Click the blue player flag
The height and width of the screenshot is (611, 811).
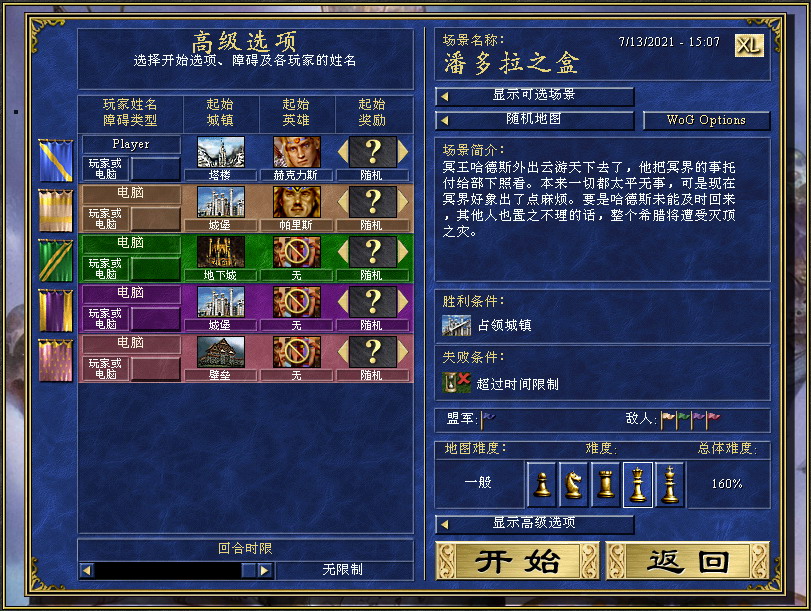coord(55,160)
